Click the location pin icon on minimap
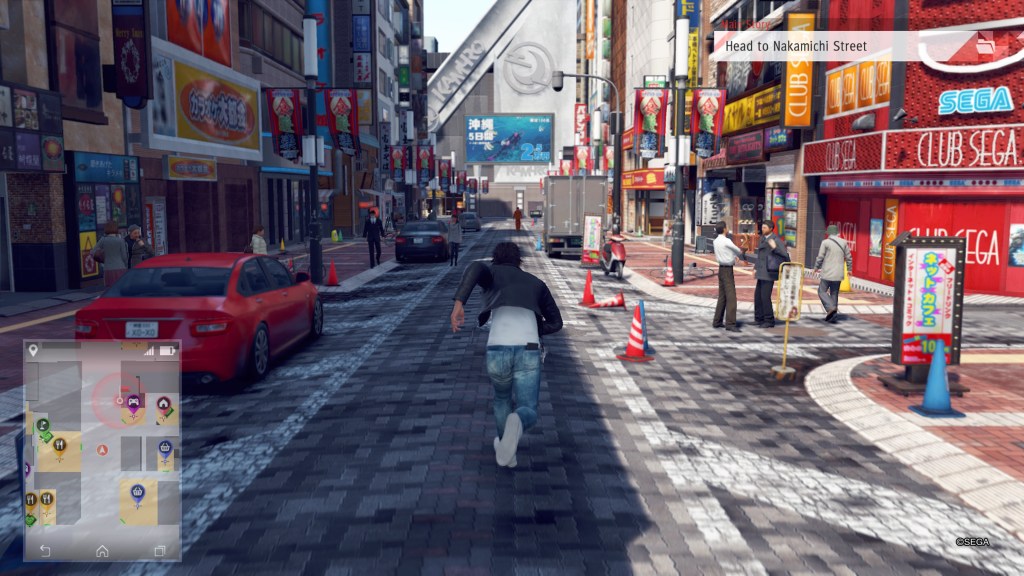This screenshot has height=576, width=1024. pyautogui.click(x=33, y=350)
